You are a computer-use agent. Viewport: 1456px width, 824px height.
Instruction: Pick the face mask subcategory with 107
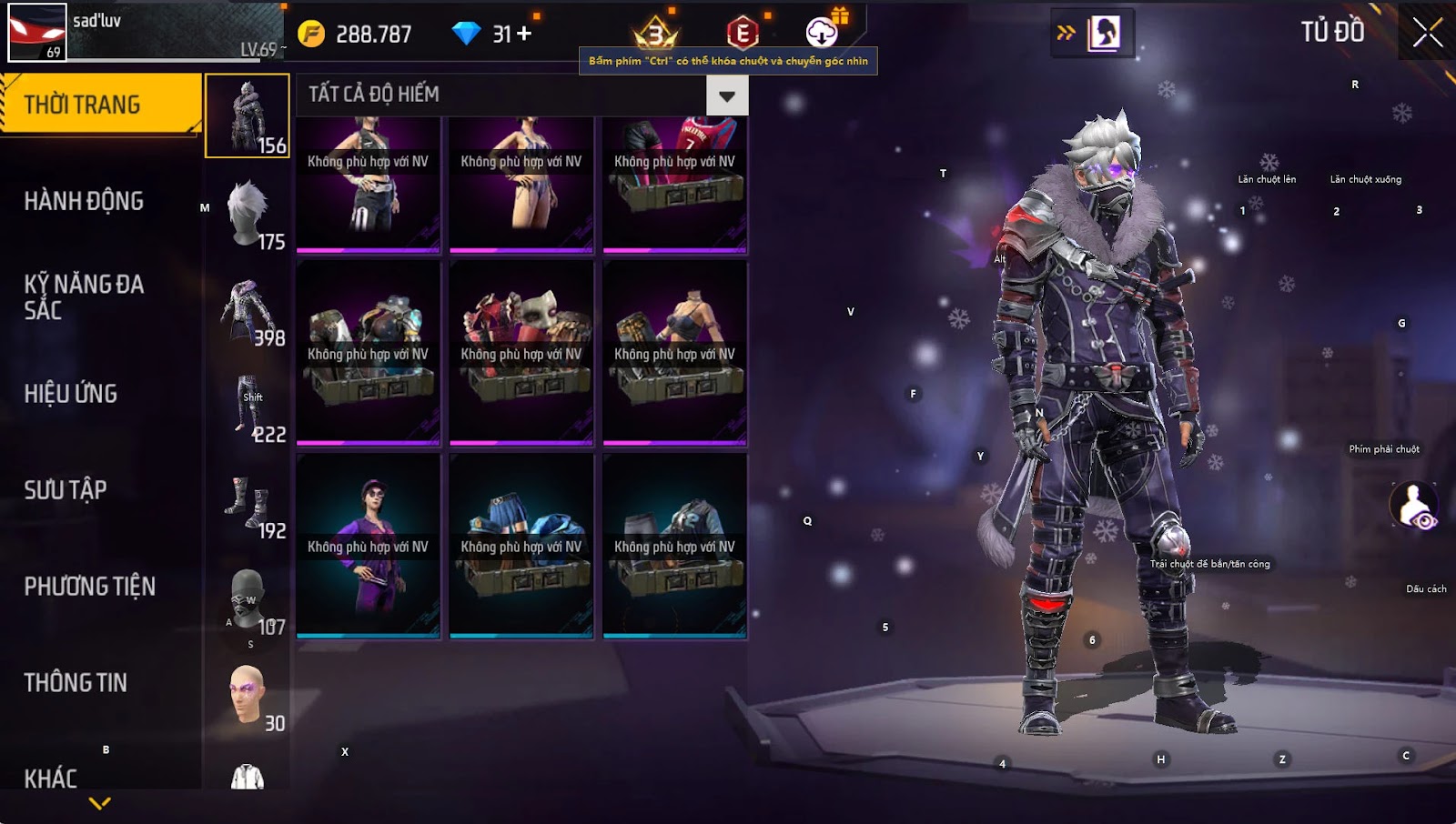(x=248, y=598)
